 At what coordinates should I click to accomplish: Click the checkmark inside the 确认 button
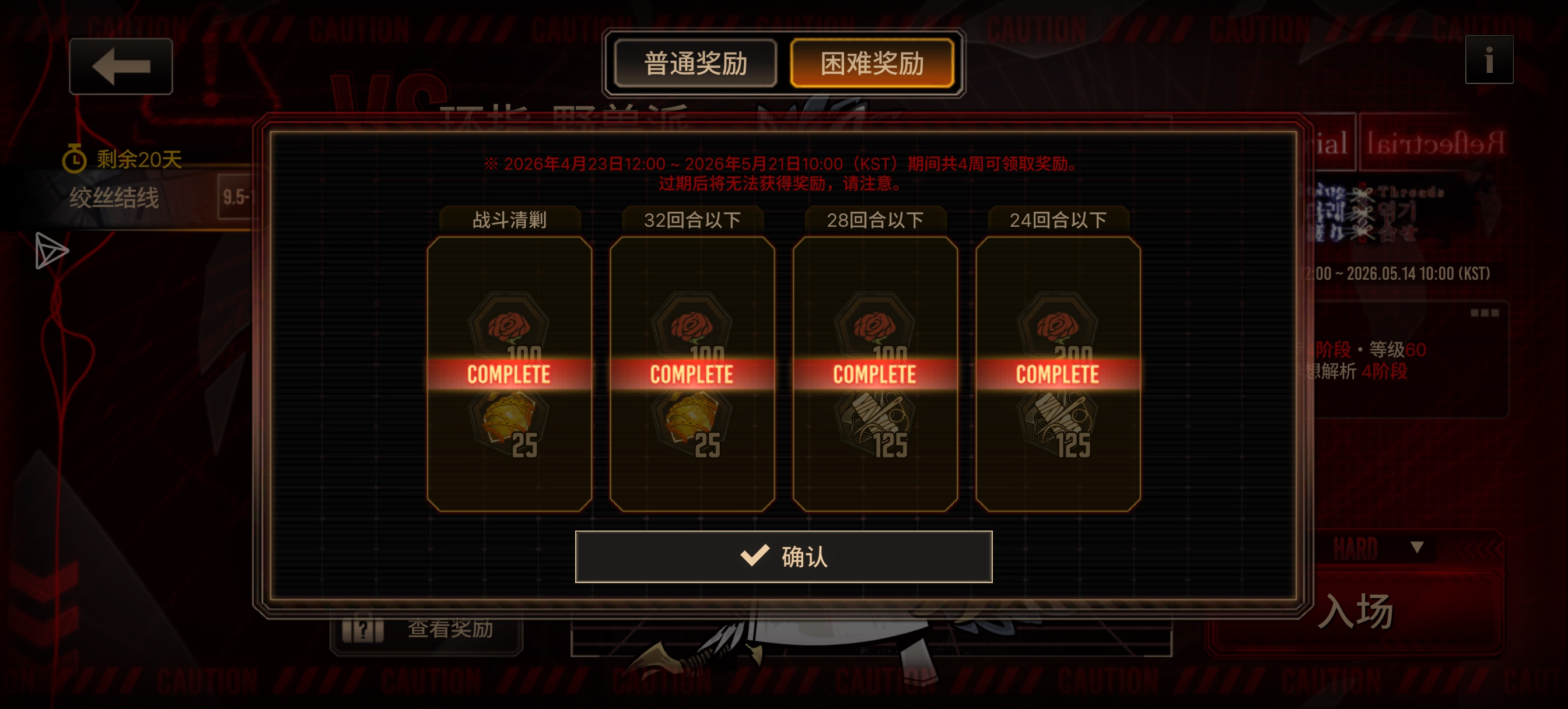pos(755,556)
